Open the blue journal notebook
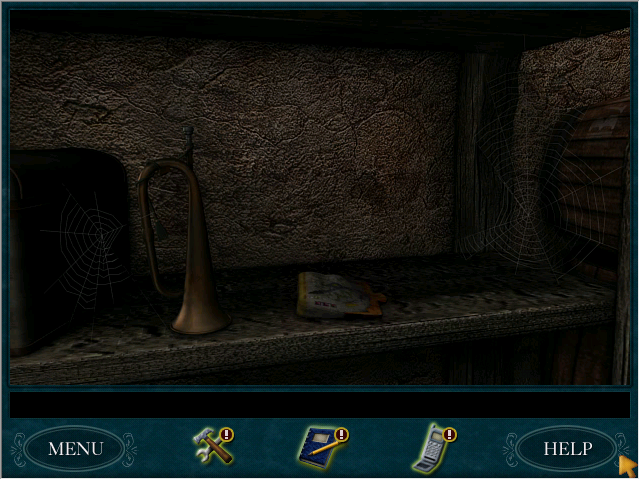Viewport: 640px width, 480px height. pyautogui.click(x=320, y=447)
